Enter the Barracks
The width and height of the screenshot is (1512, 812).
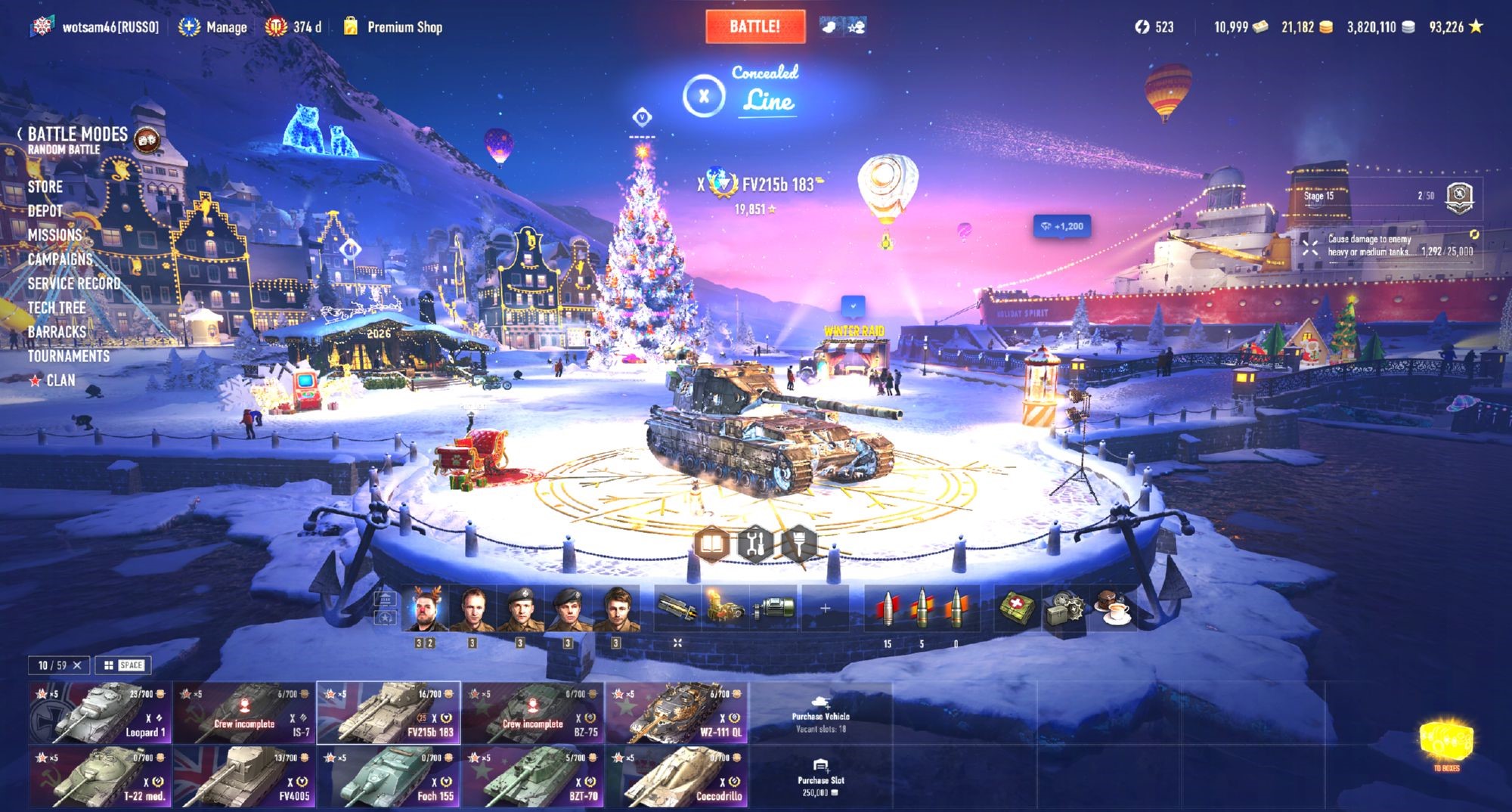[x=57, y=332]
